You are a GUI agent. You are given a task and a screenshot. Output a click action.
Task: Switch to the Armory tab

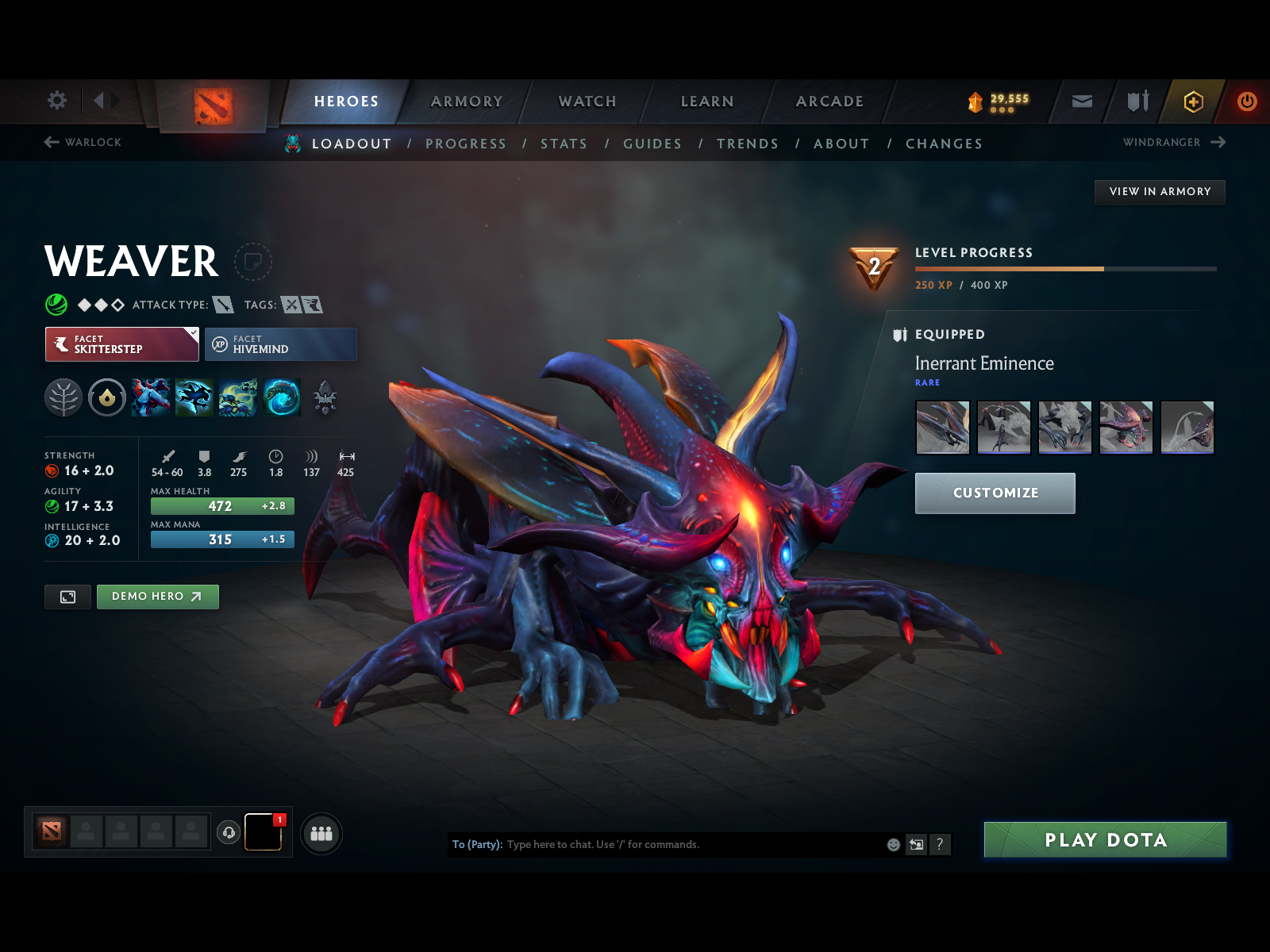[x=467, y=102]
